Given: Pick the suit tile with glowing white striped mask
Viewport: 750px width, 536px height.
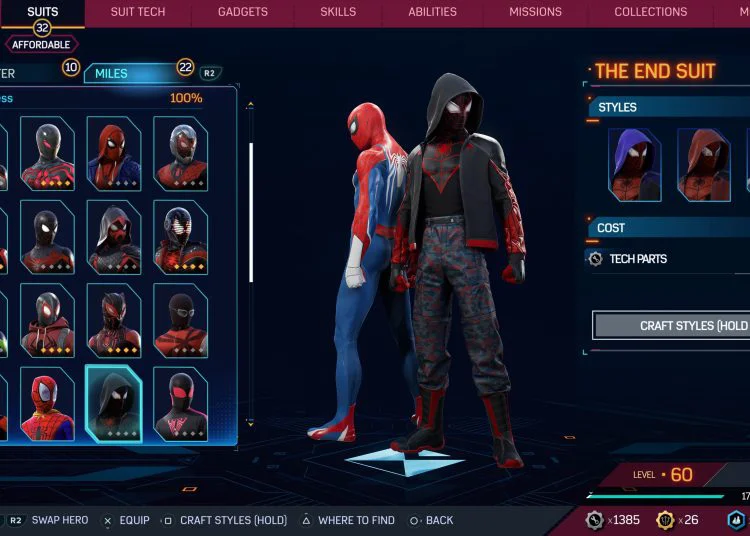Looking at the screenshot, I should pos(181,237).
